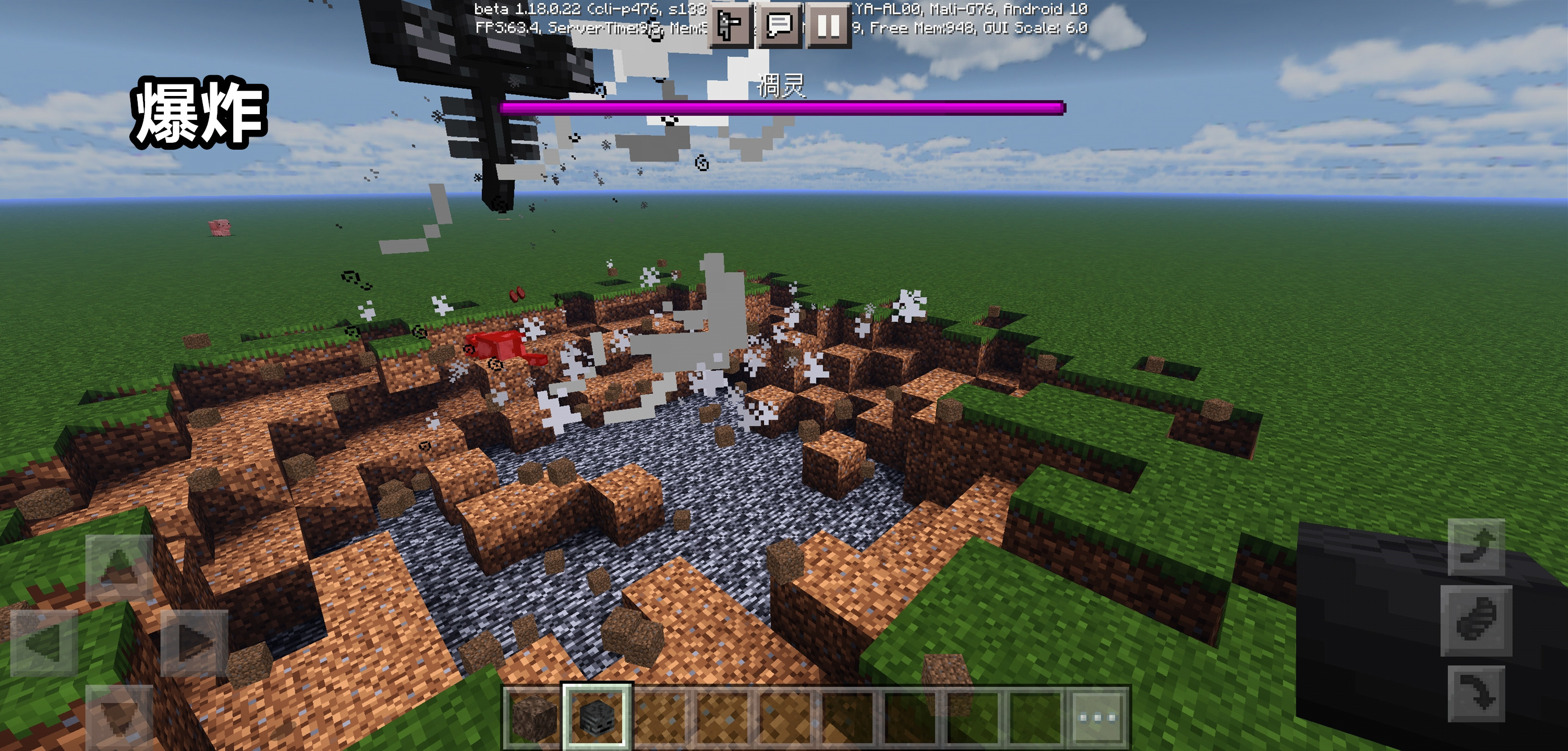Tap the fly down arrow button

(x=1476, y=694)
